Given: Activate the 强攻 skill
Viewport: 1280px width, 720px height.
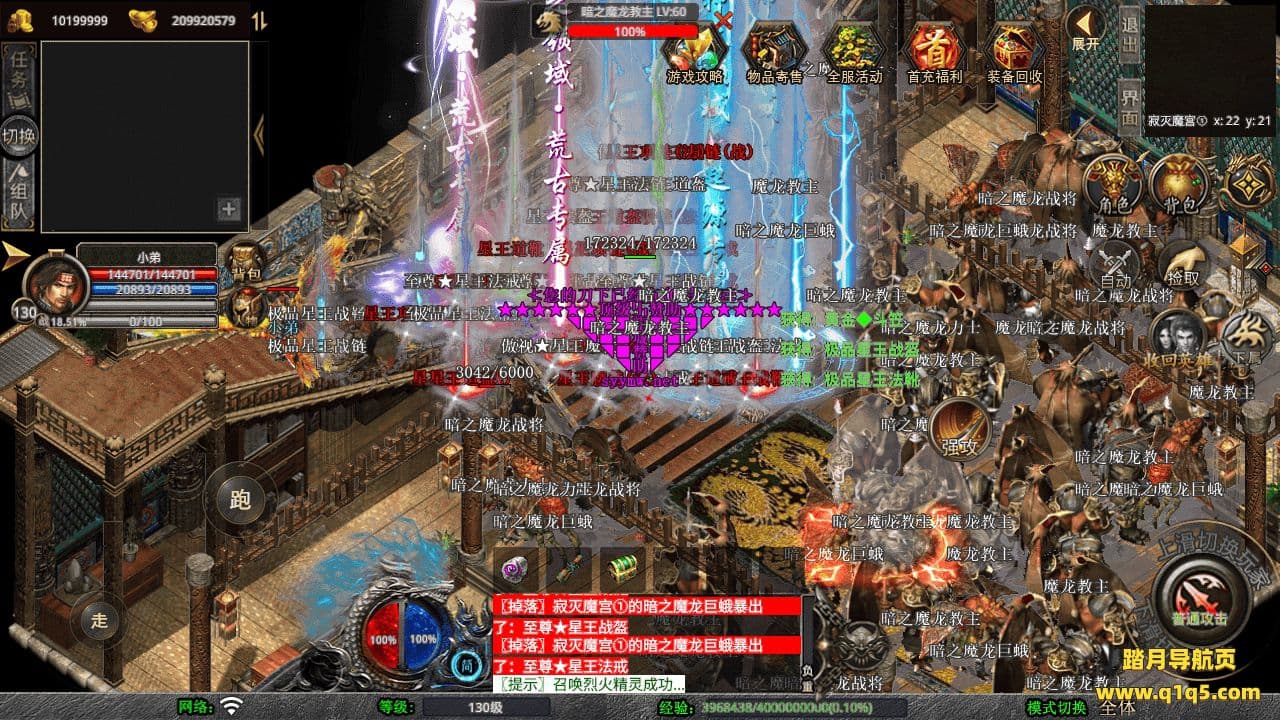Looking at the screenshot, I should point(960,430).
